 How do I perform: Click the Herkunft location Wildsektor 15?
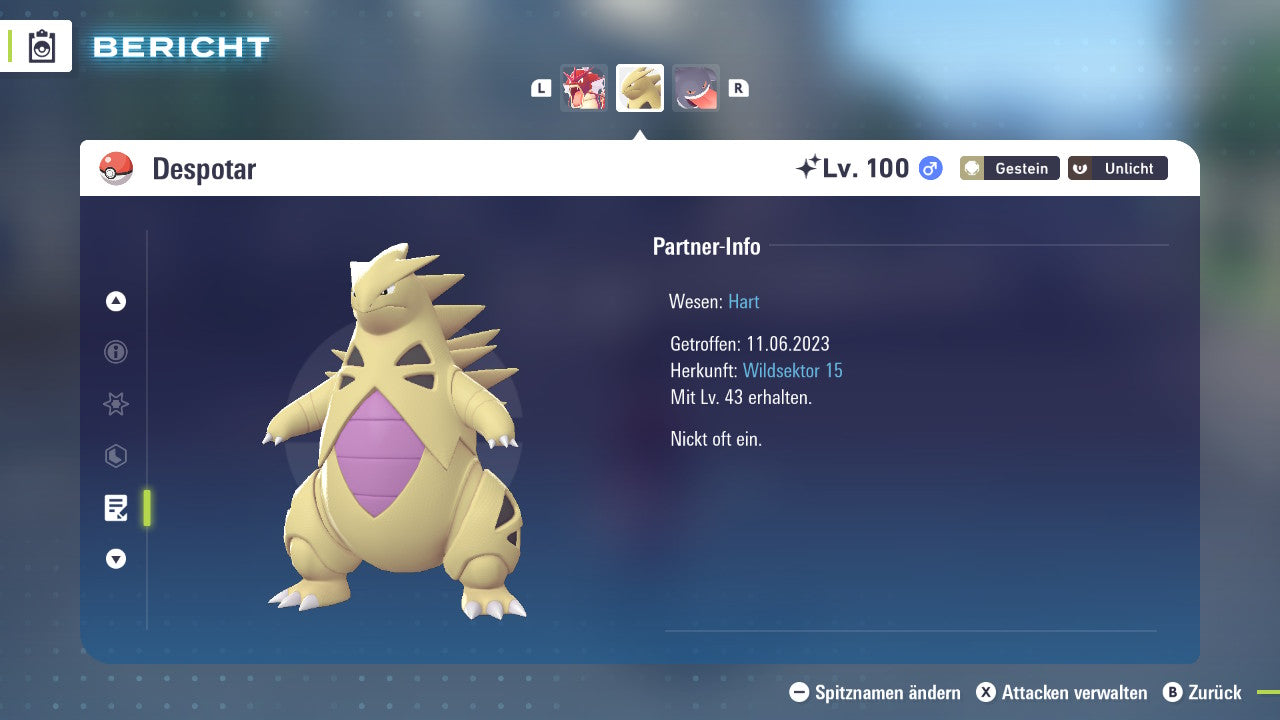coord(792,371)
